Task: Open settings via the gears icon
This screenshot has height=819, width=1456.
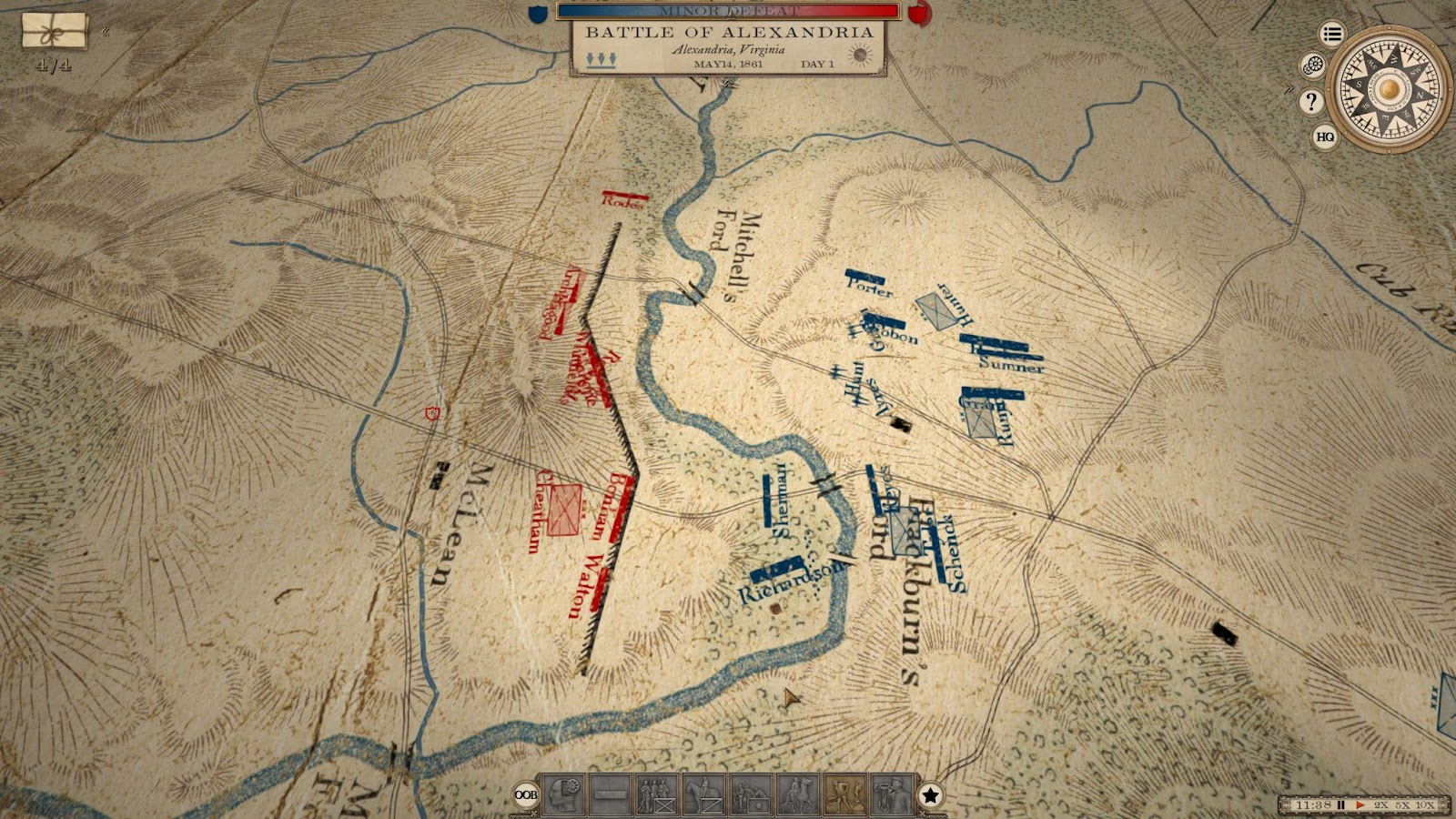Action: tap(1312, 66)
